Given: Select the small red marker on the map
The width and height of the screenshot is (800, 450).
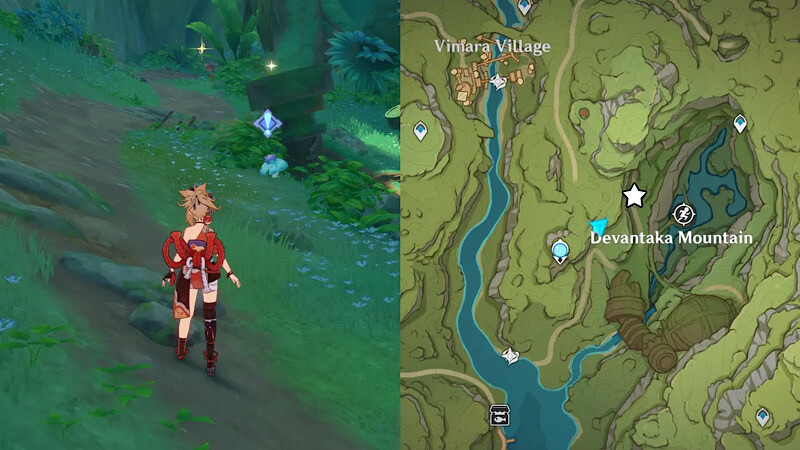Looking at the screenshot, I should pos(581,114).
